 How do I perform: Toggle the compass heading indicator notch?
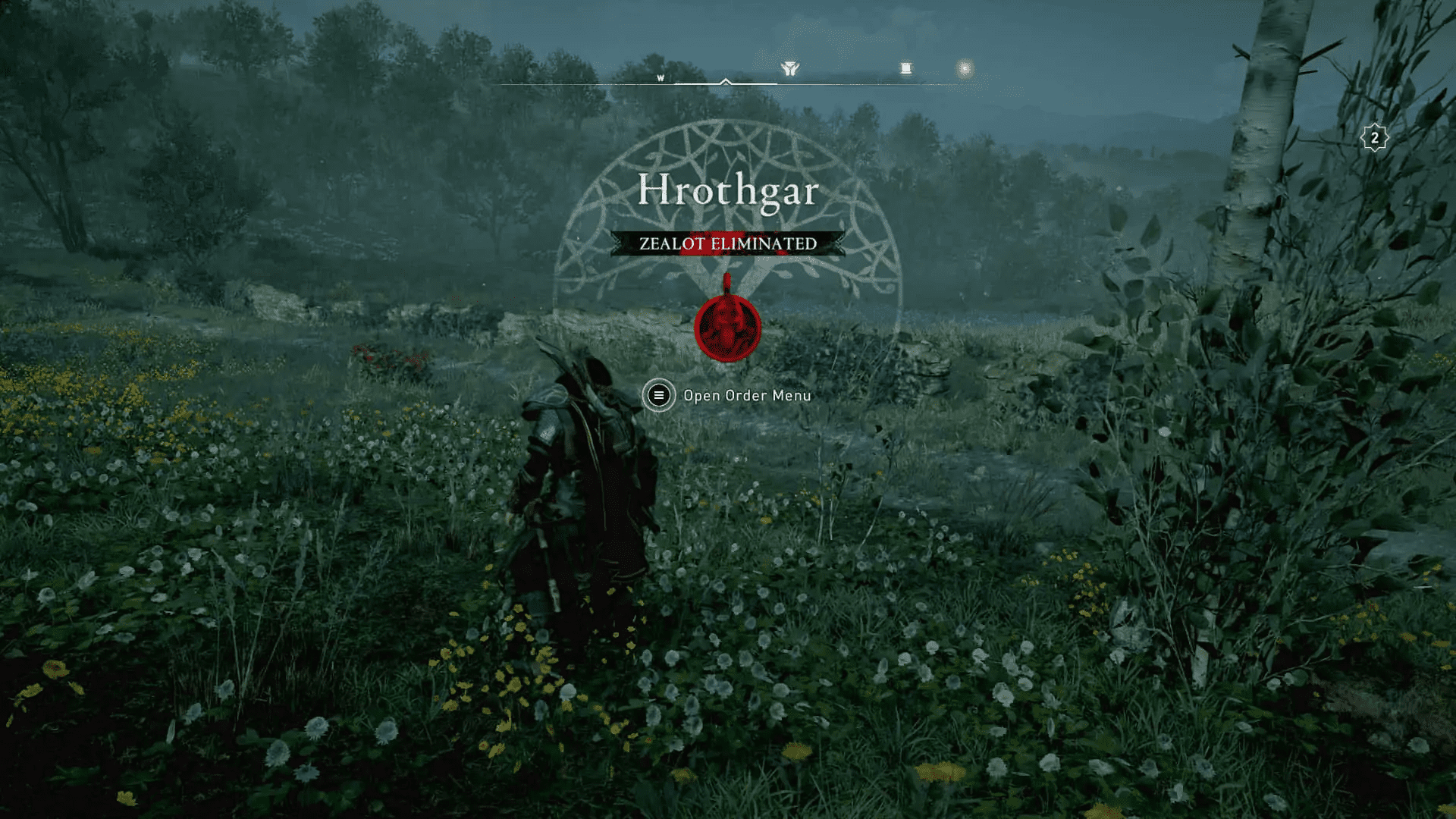point(726,80)
